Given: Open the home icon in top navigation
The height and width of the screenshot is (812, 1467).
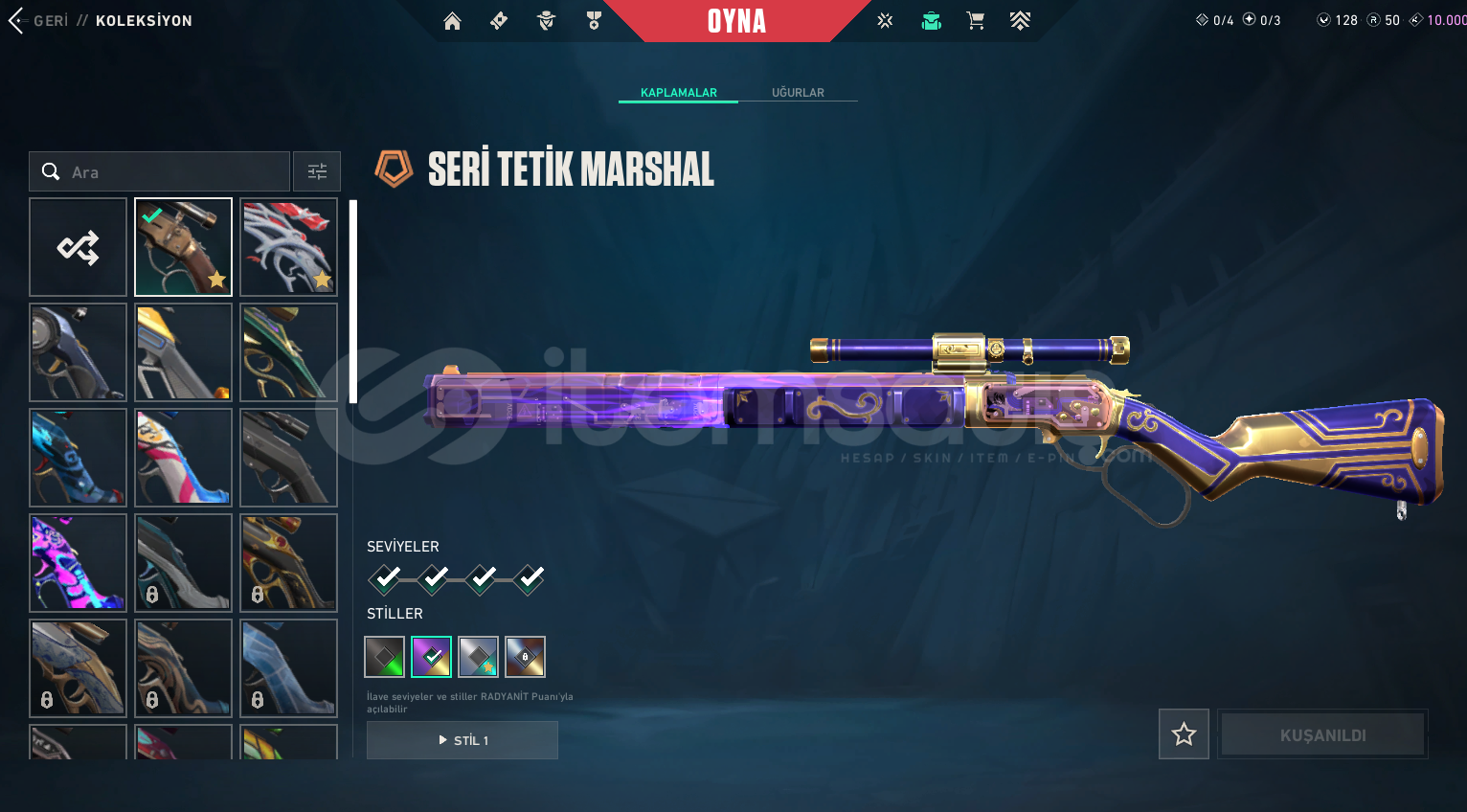Looking at the screenshot, I should [452, 21].
